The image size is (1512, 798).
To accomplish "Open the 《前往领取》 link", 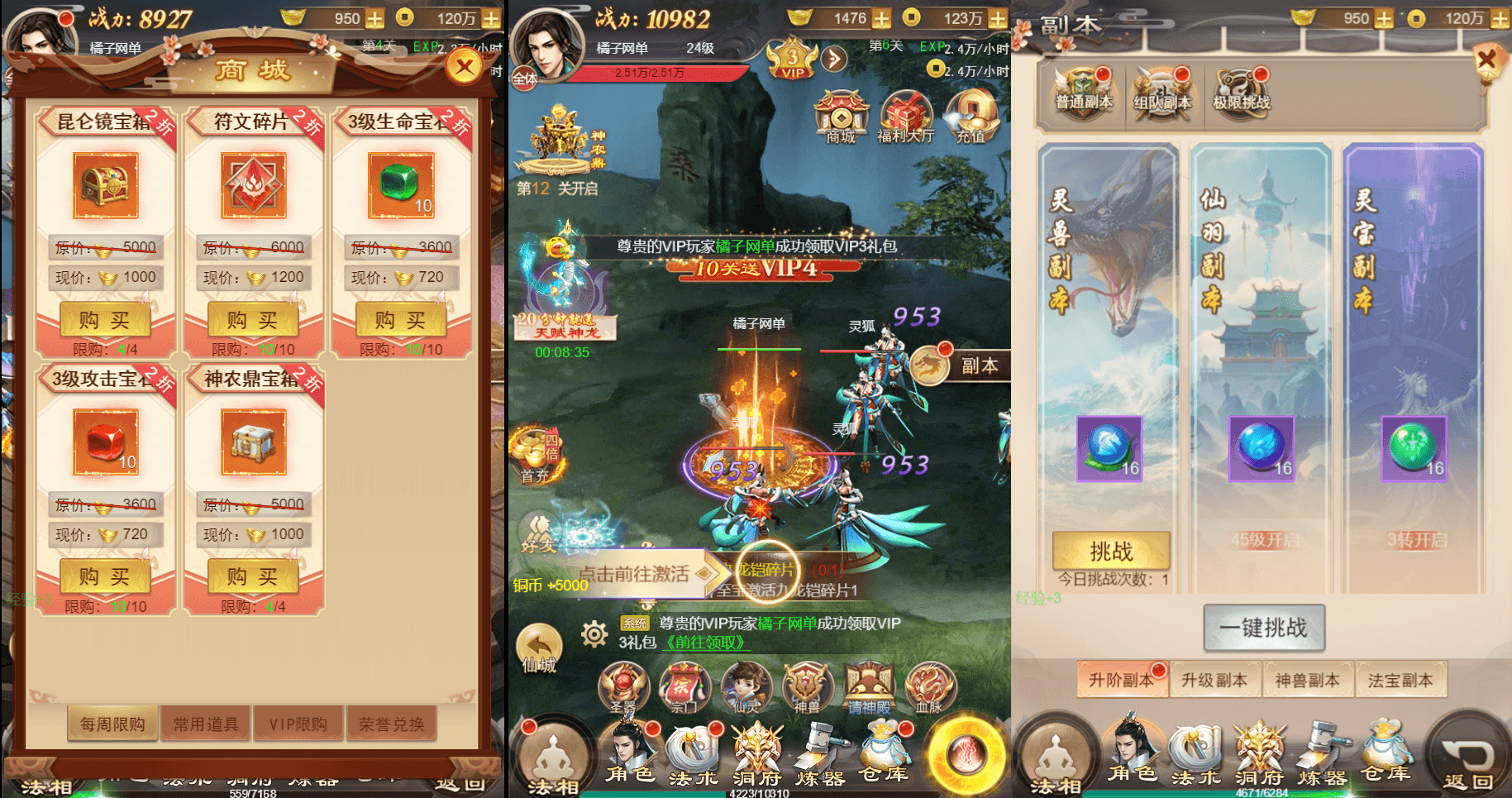I will pyautogui.click(x=704, y=643).
